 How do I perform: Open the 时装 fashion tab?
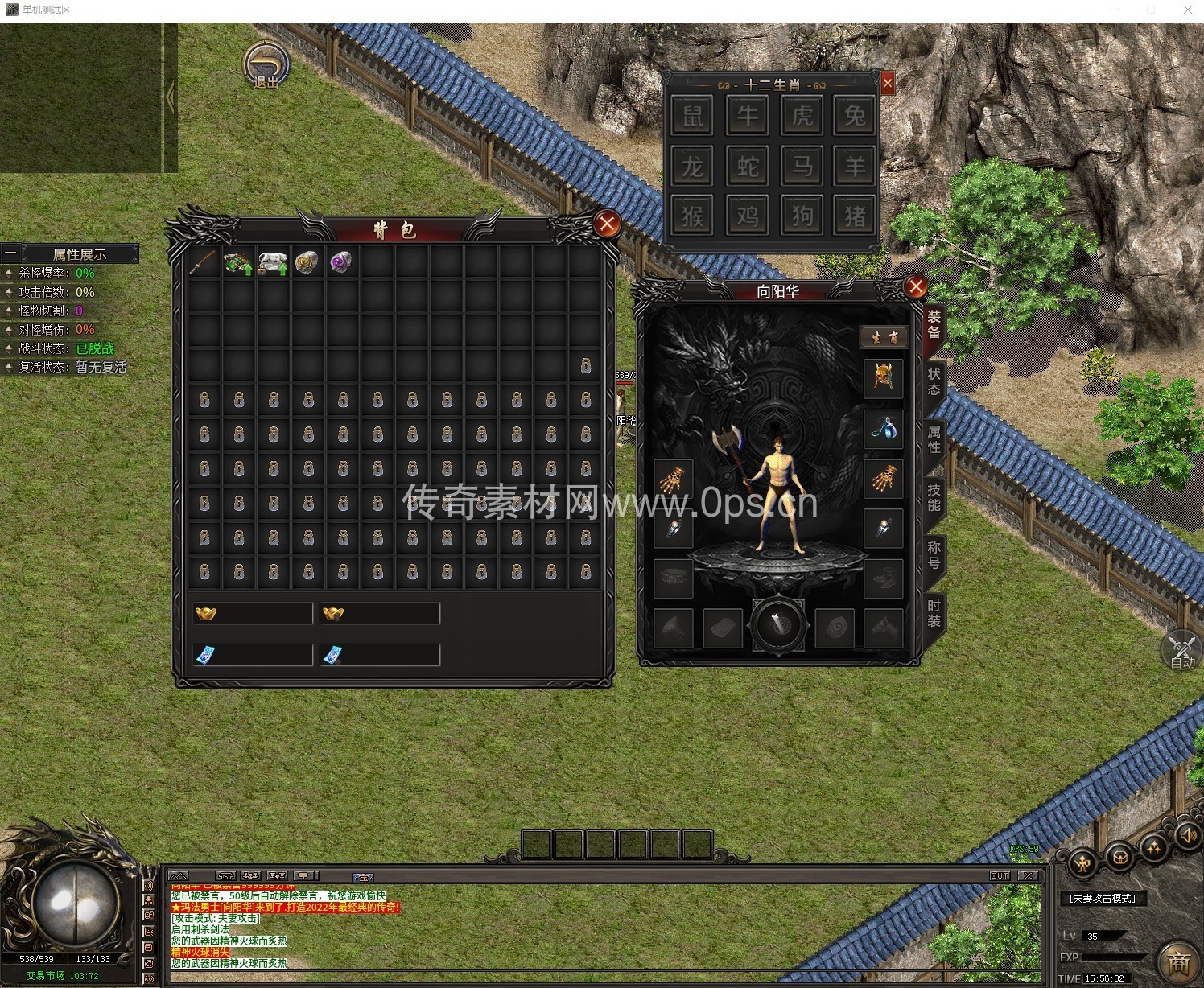point(934,613)
